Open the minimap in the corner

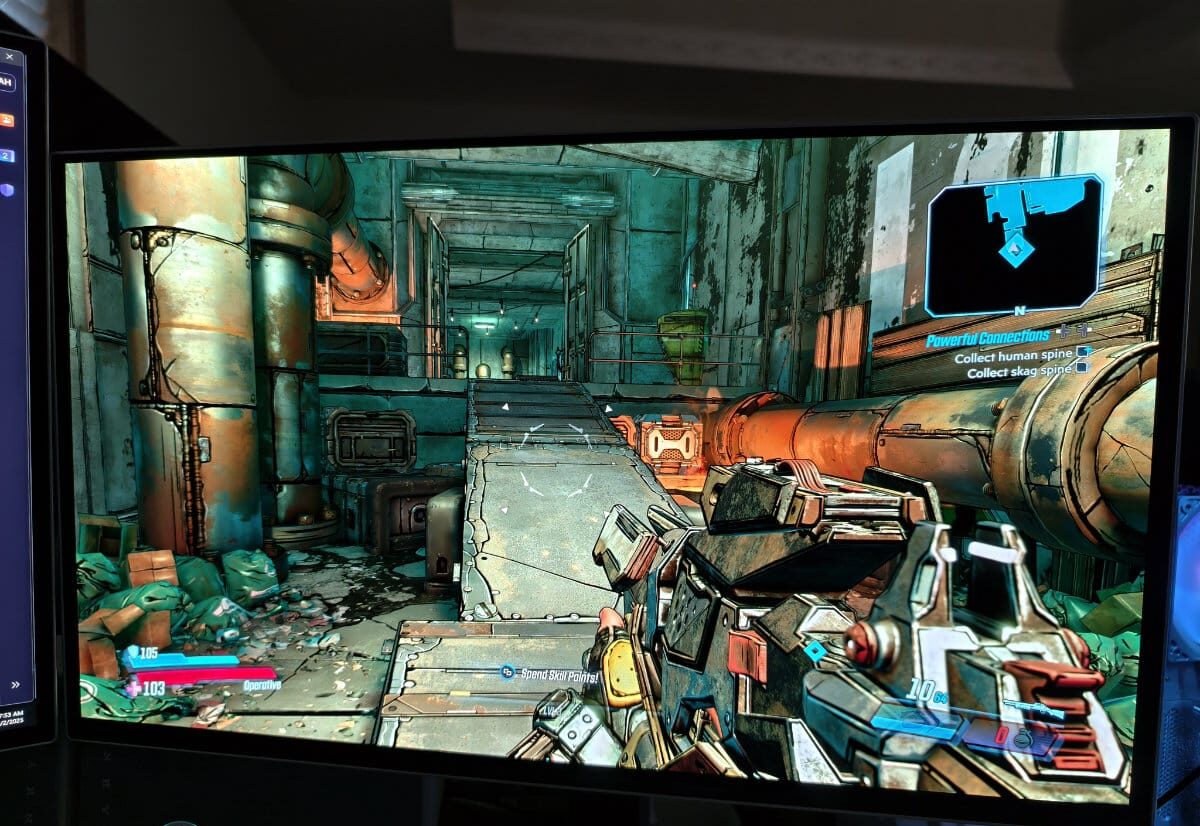1013,243
